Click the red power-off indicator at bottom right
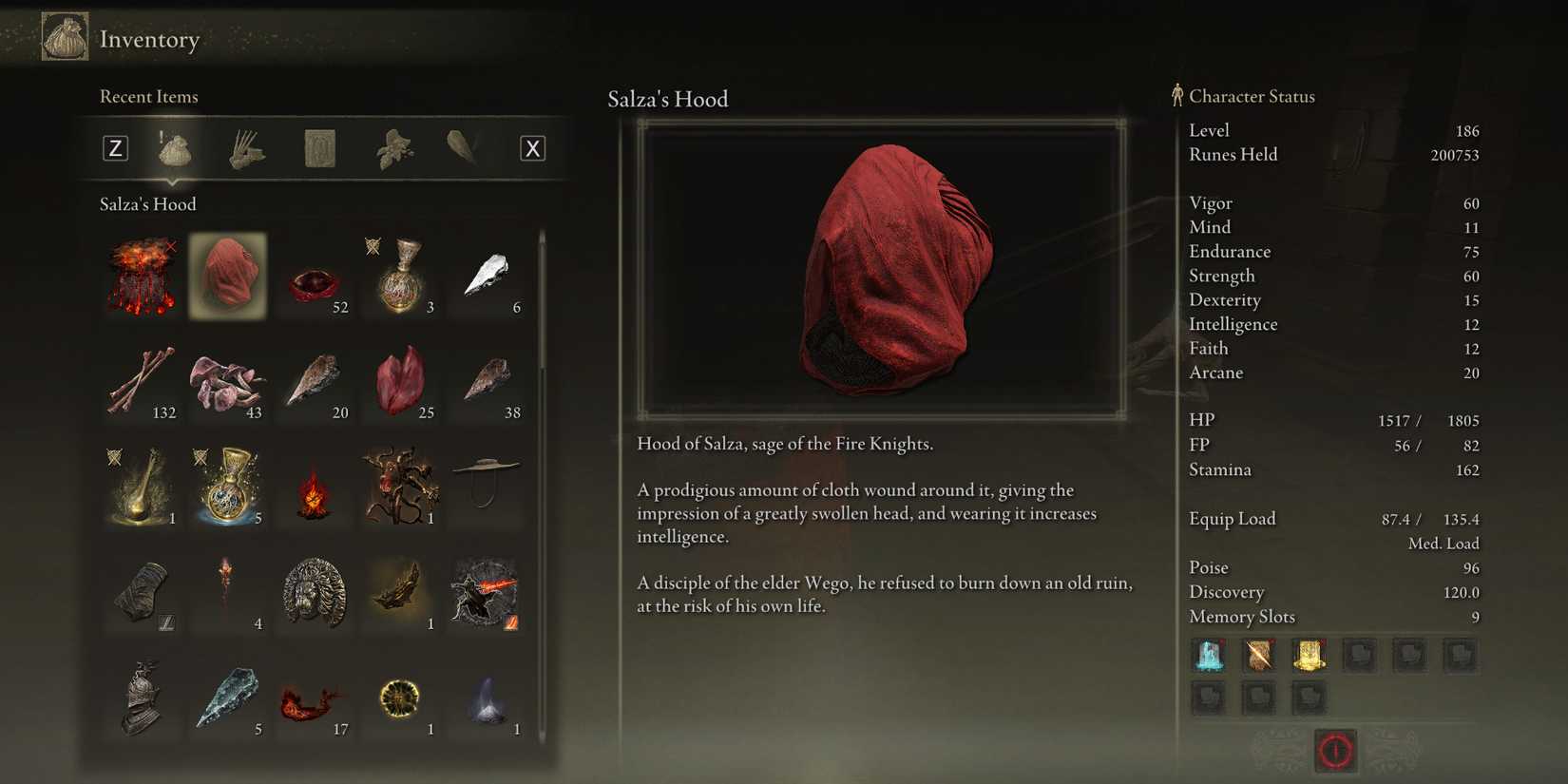This screenshot has width=1568, height=784. pyautogui.click(x=1335, y=750)
